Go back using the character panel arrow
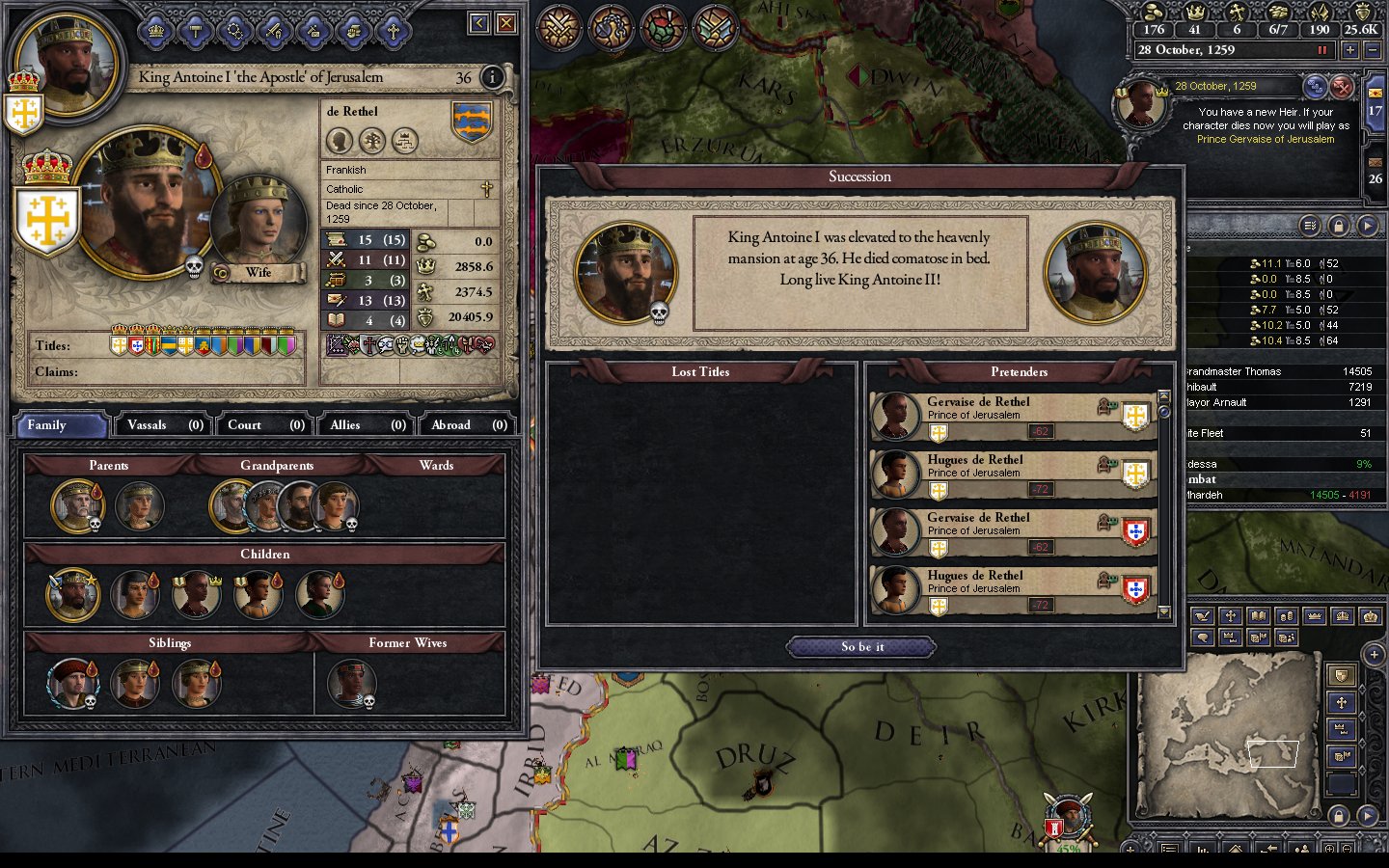The height and width of the screenshot is (868, 1389). [x=479, y=23]
